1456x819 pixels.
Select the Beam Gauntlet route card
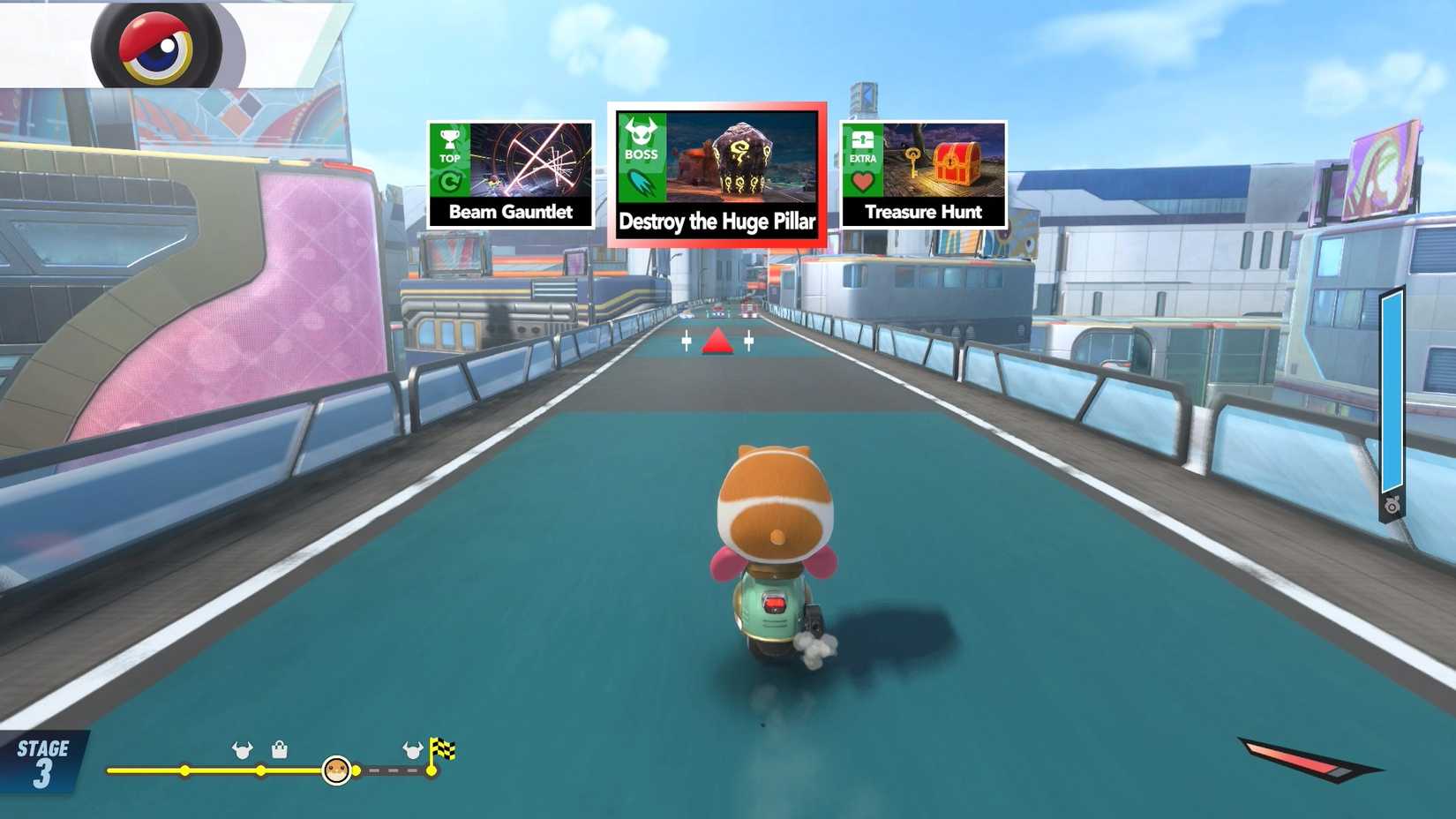coord(511,172)
